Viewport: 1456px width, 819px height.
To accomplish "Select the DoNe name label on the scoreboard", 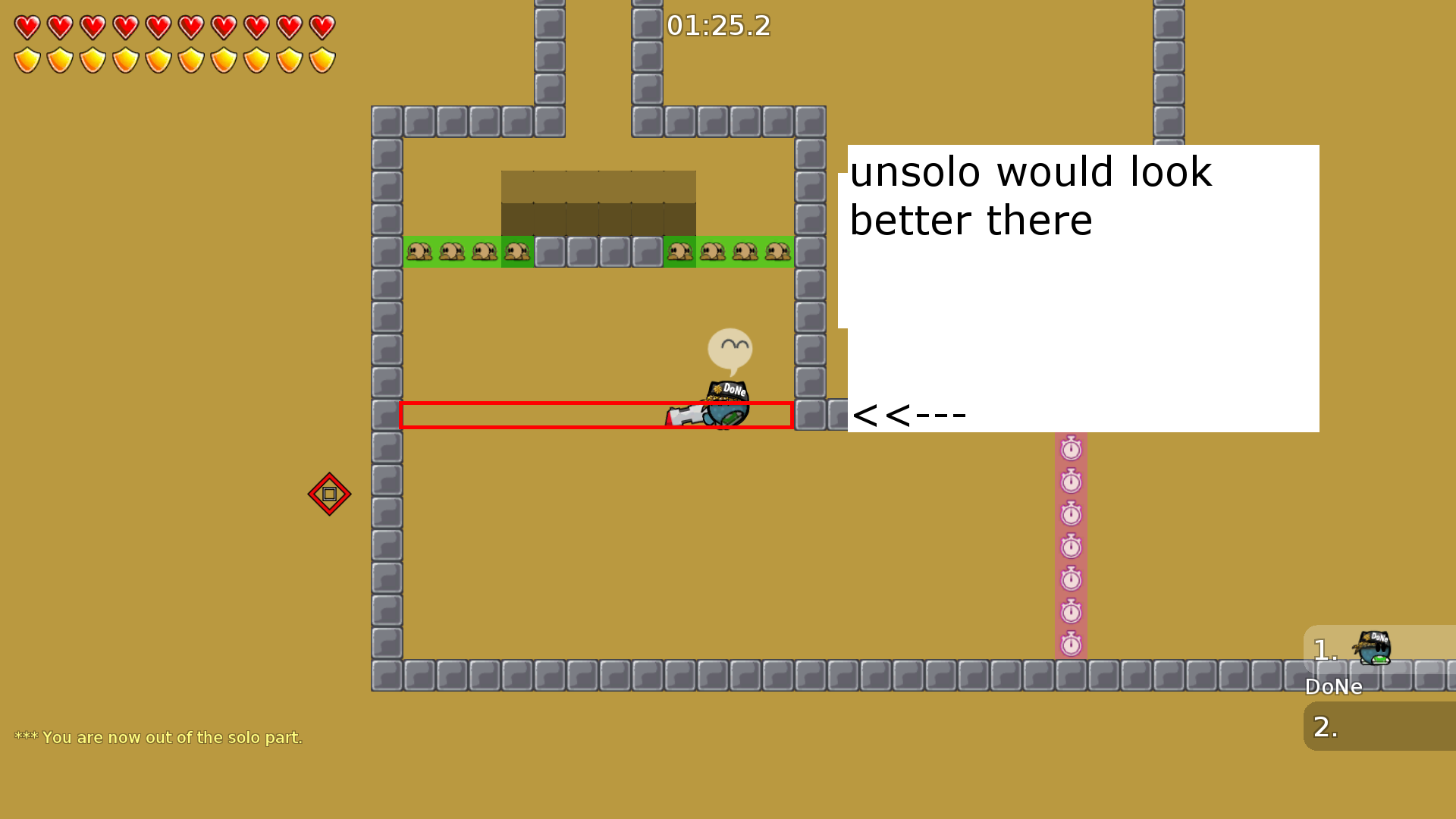I will tap(1333, 687).
